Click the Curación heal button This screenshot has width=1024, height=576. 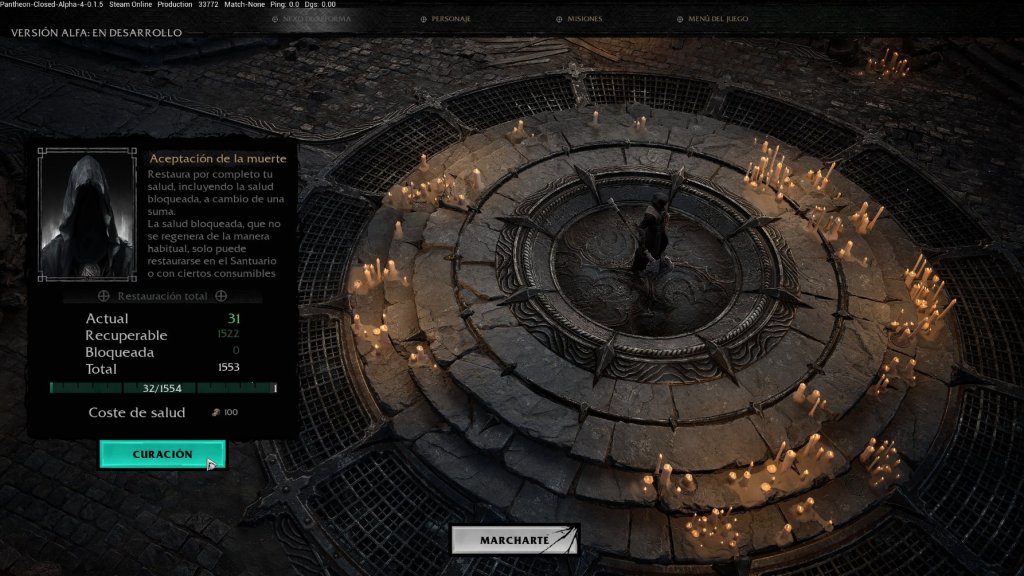click(162, 454)
